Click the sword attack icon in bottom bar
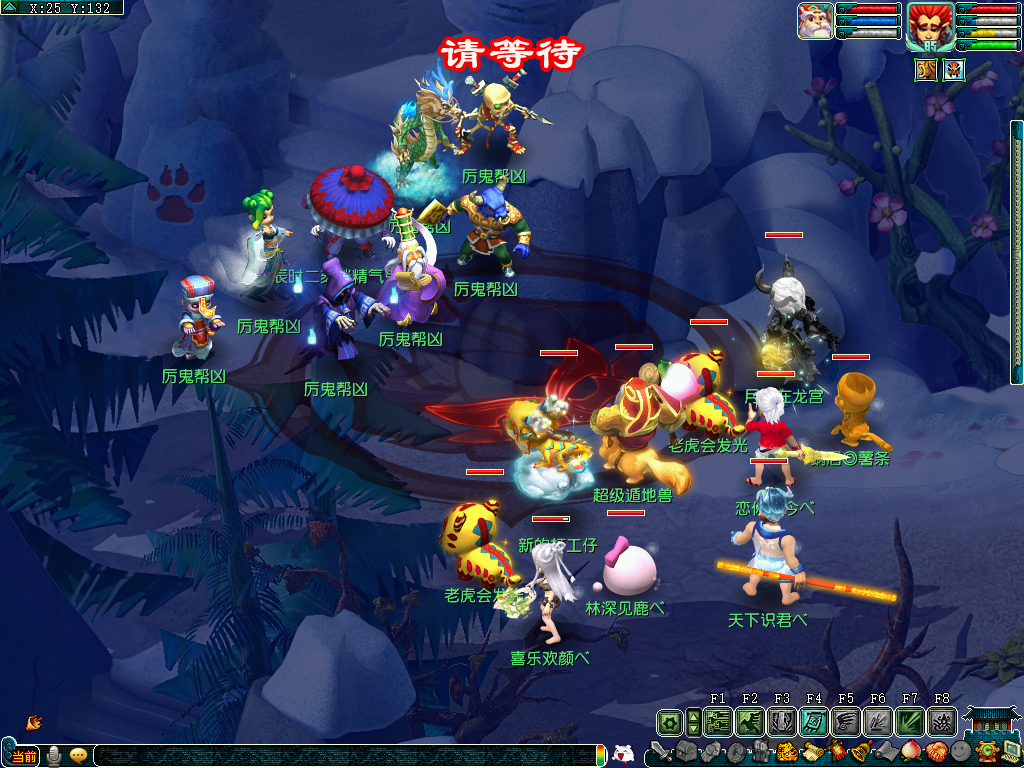 pyautogui.click(x=660, y=752)
